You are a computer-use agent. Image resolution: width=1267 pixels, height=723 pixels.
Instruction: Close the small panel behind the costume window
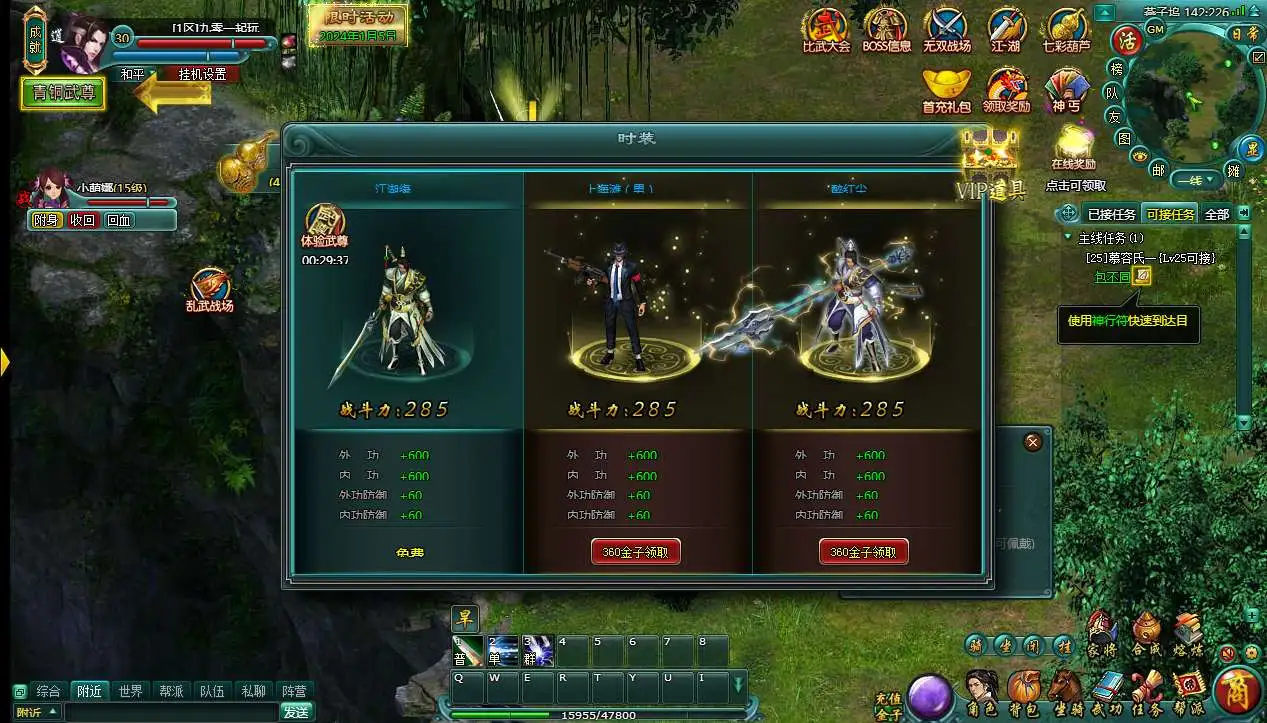pos(1033,441)
